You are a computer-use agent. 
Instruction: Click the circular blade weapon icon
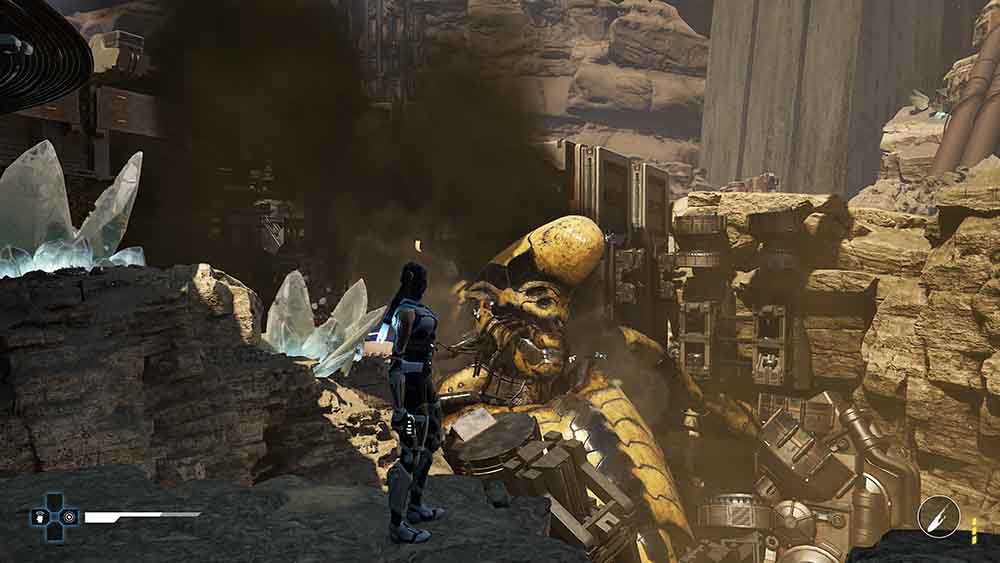click(938, 516)
